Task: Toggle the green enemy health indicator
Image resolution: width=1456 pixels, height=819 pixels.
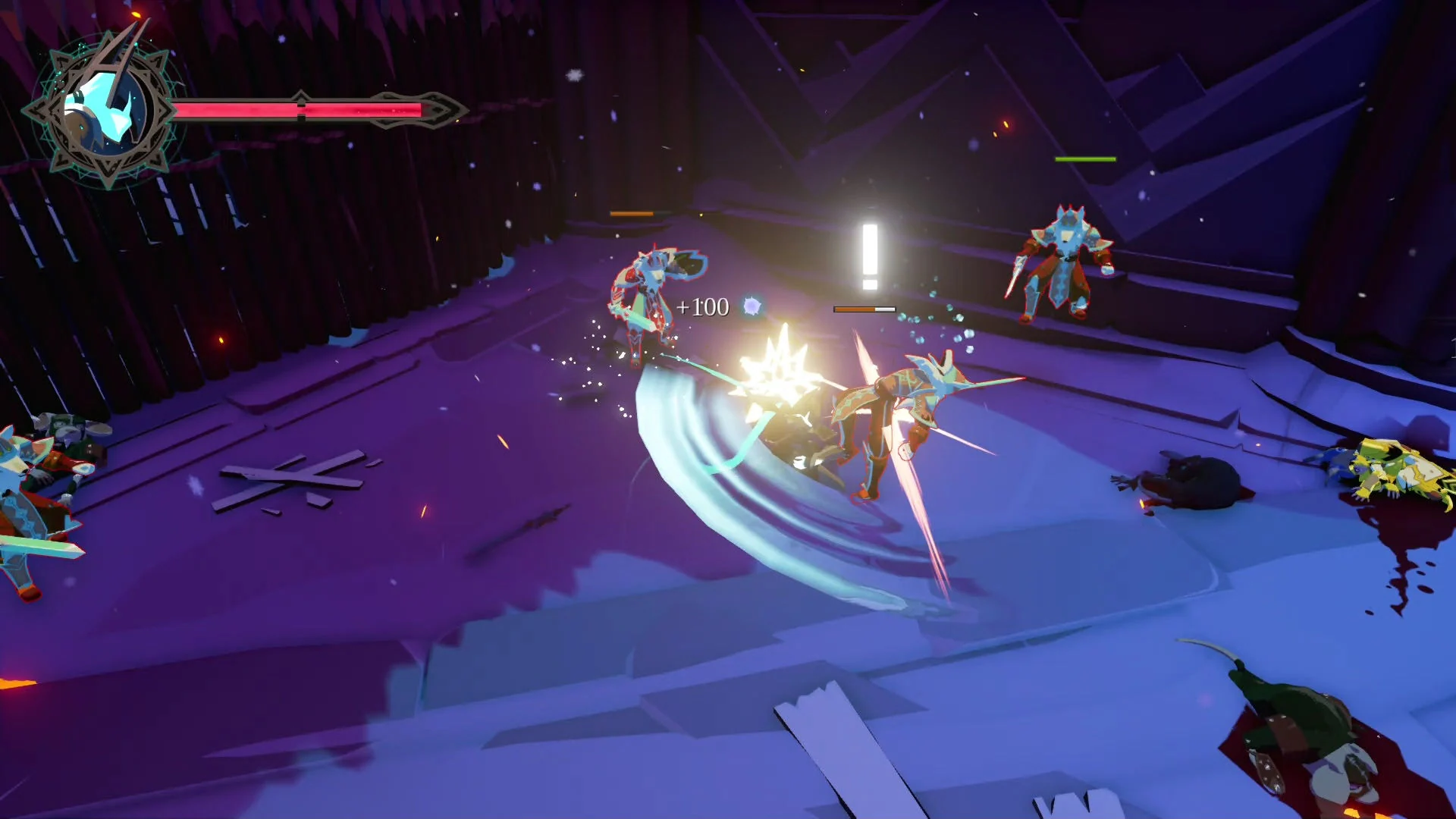Action: click(1083, 159)
